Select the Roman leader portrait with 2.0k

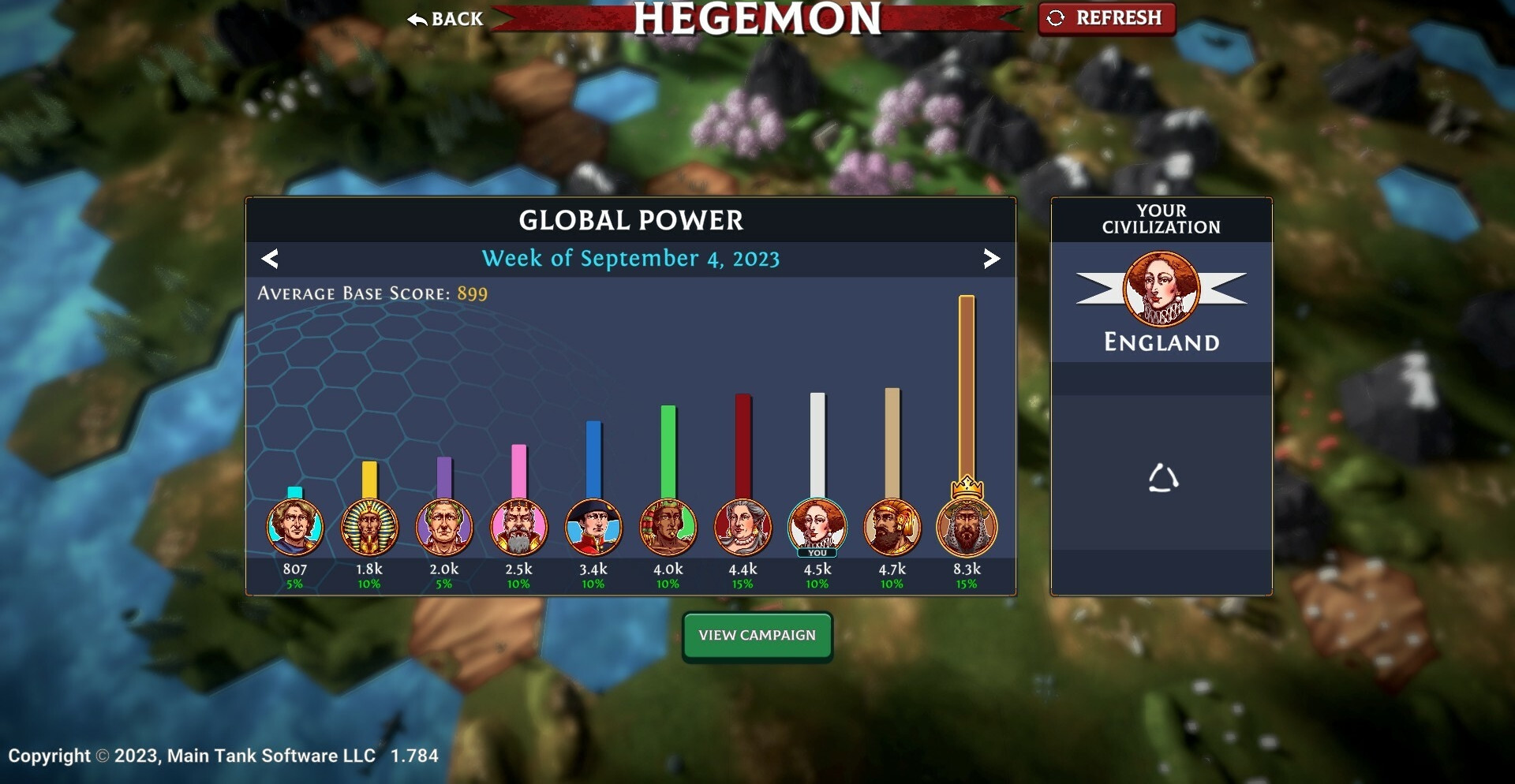coord(444,527)
